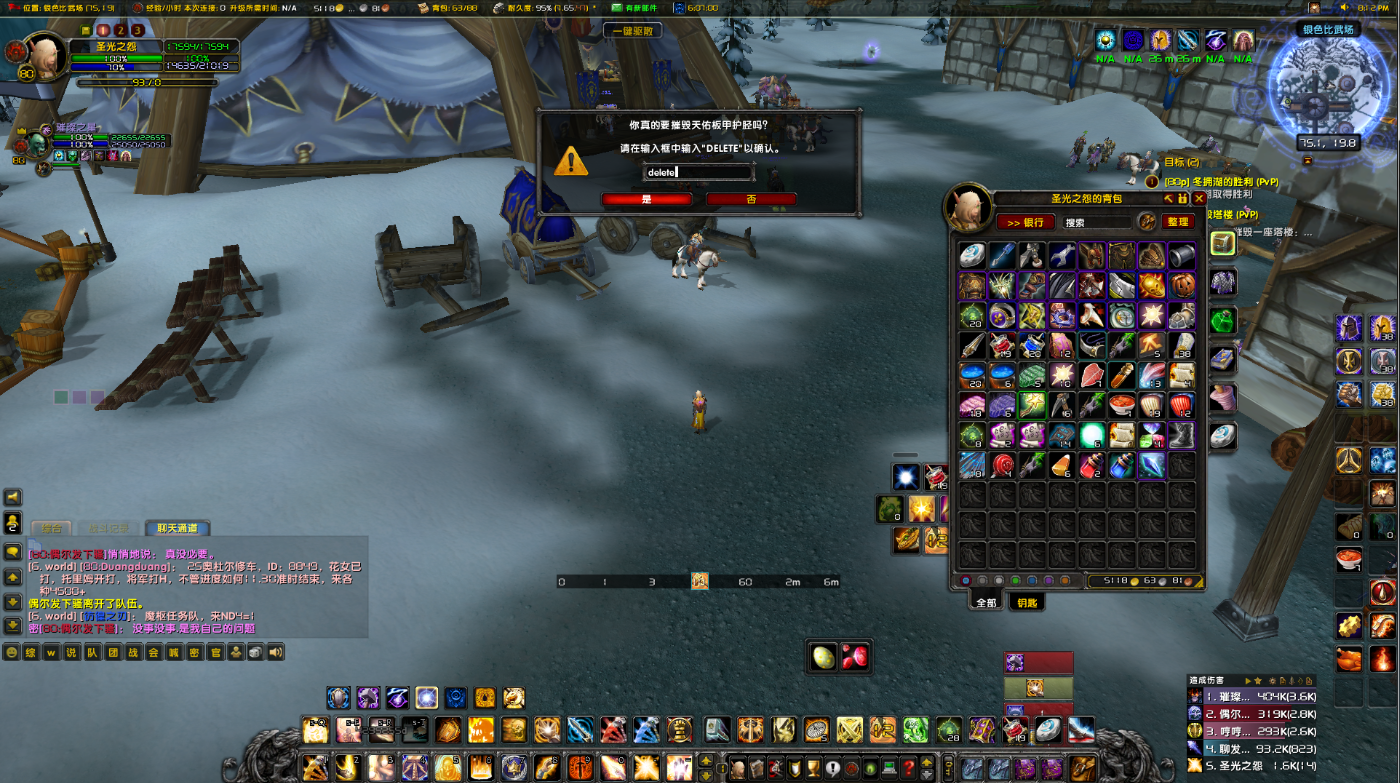
Task: Cancel the deletion with the 否 button
Action: click(751, 199)
